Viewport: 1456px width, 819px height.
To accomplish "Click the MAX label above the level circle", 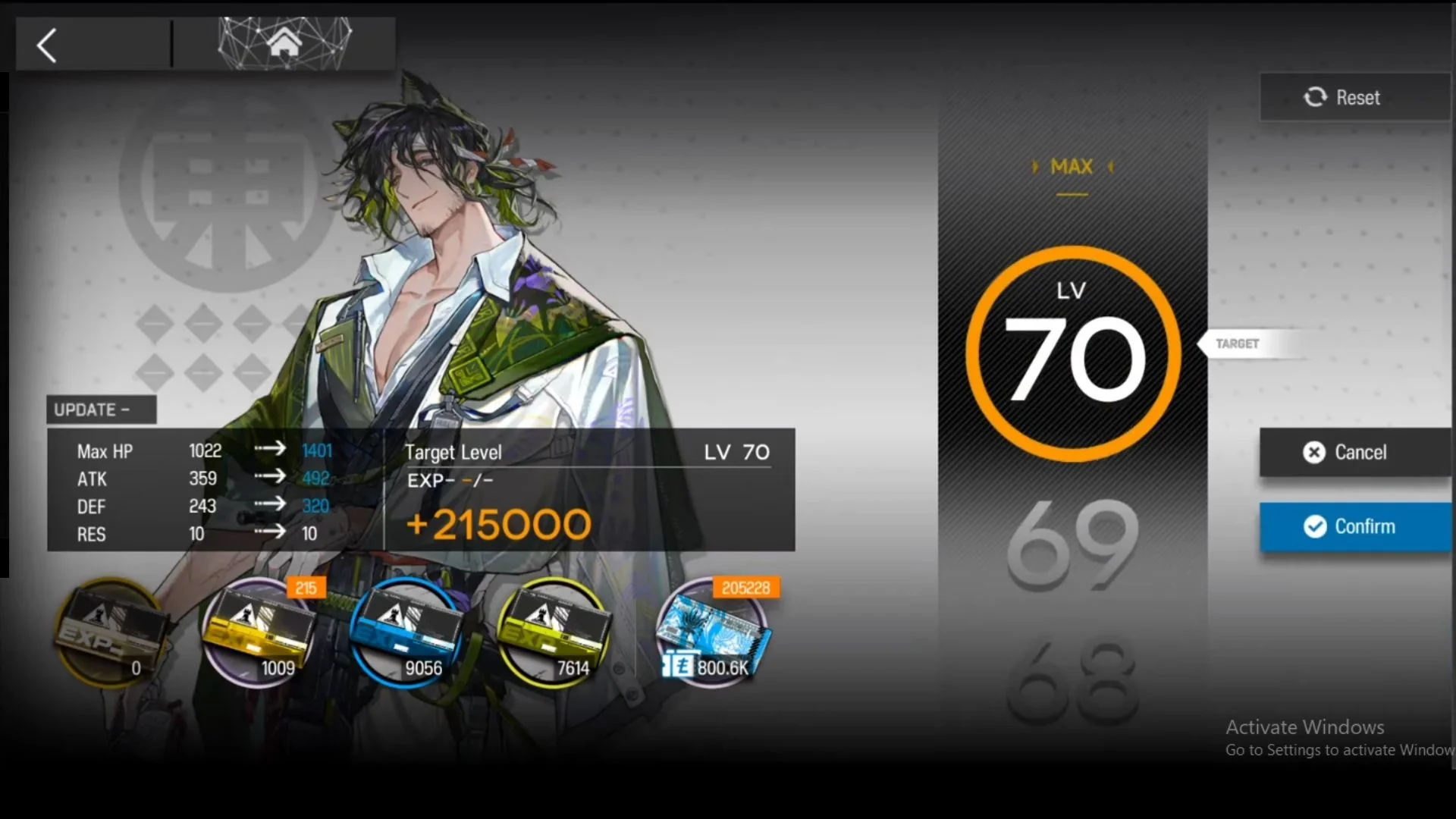I will coord(1072,167).
